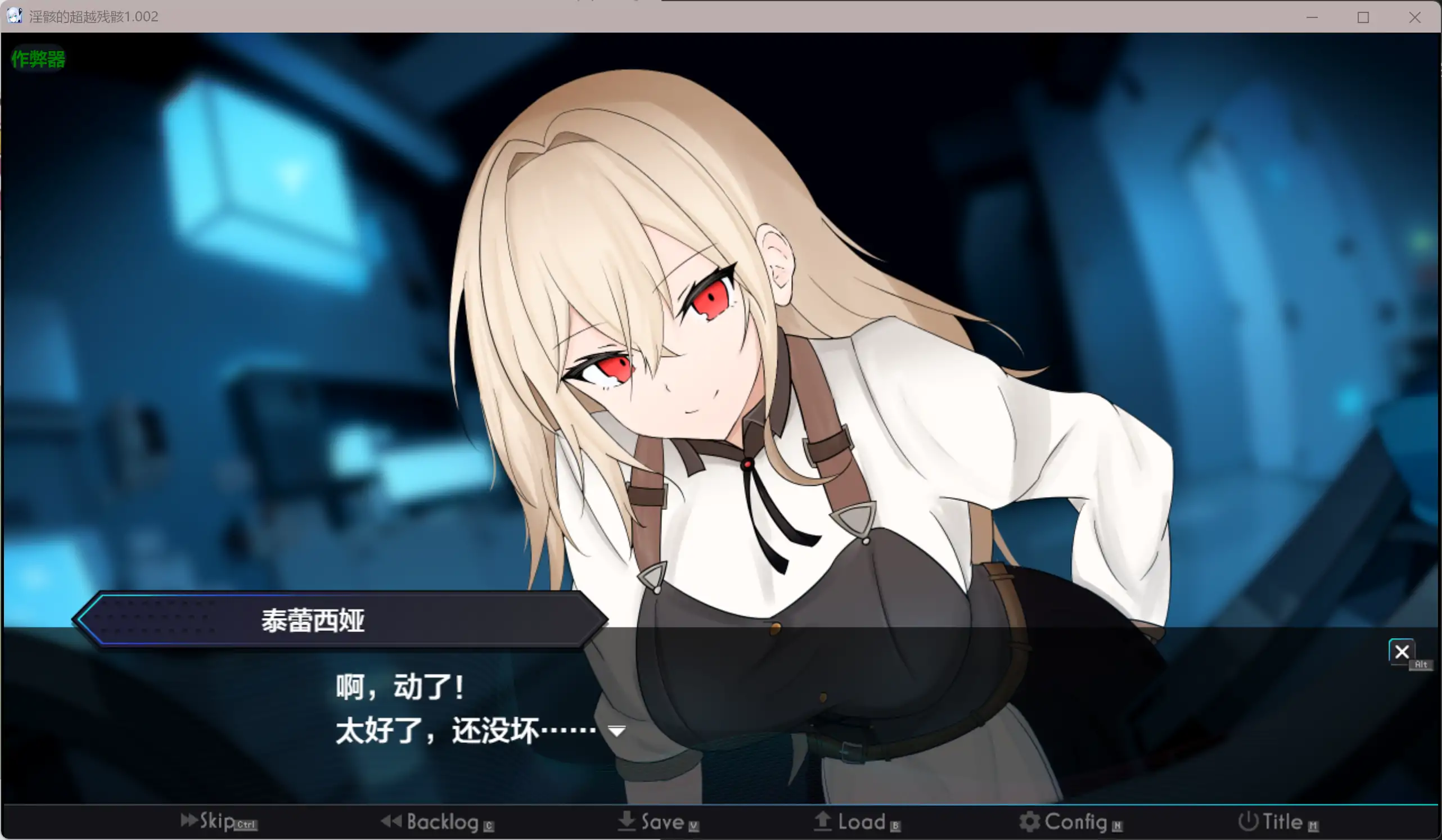The width and height of the screenshot is (1442, 840).
Task: Open the Config settings
Action: [1070, 822]
